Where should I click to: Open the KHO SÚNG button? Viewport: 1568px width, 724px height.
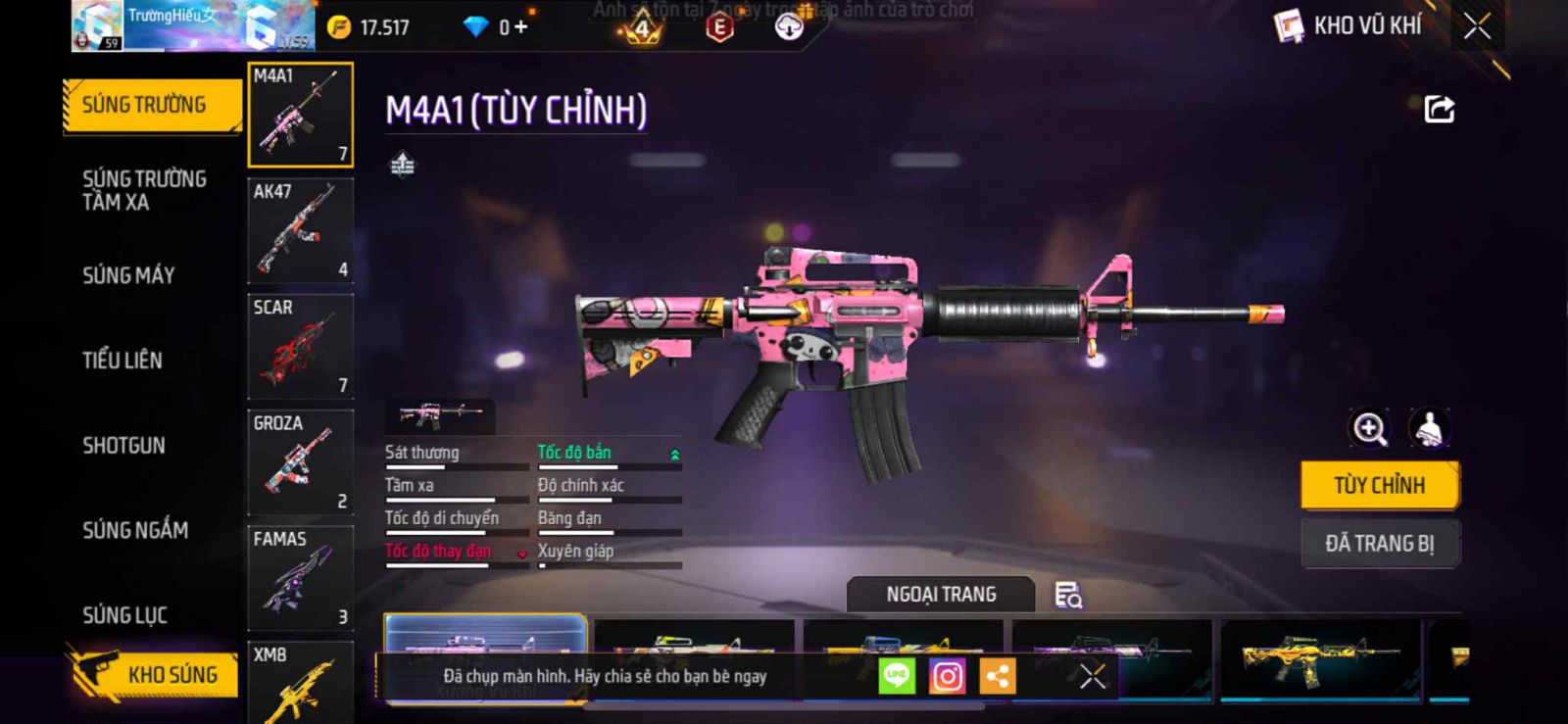click(155, 674)
